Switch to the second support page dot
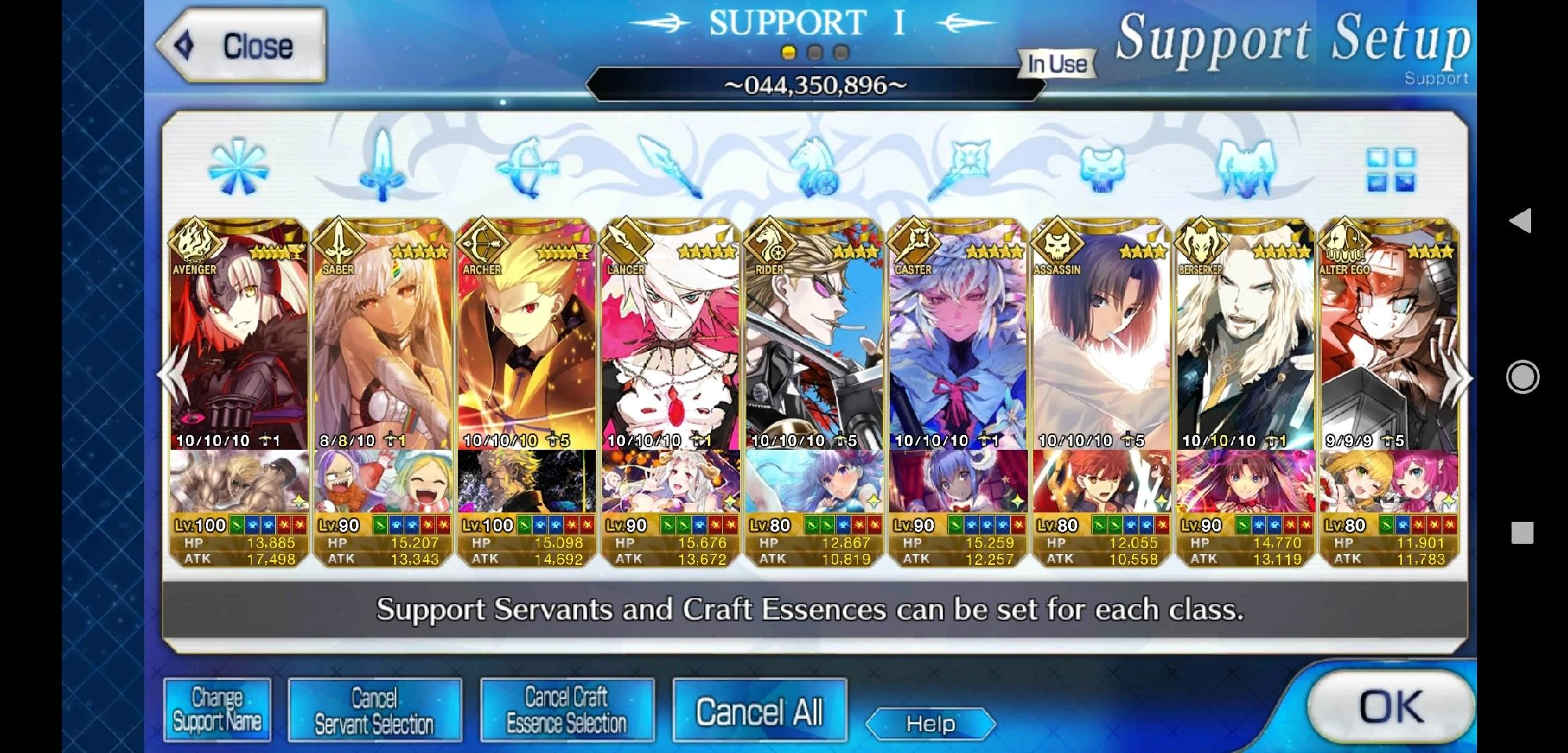 point(813,53)
